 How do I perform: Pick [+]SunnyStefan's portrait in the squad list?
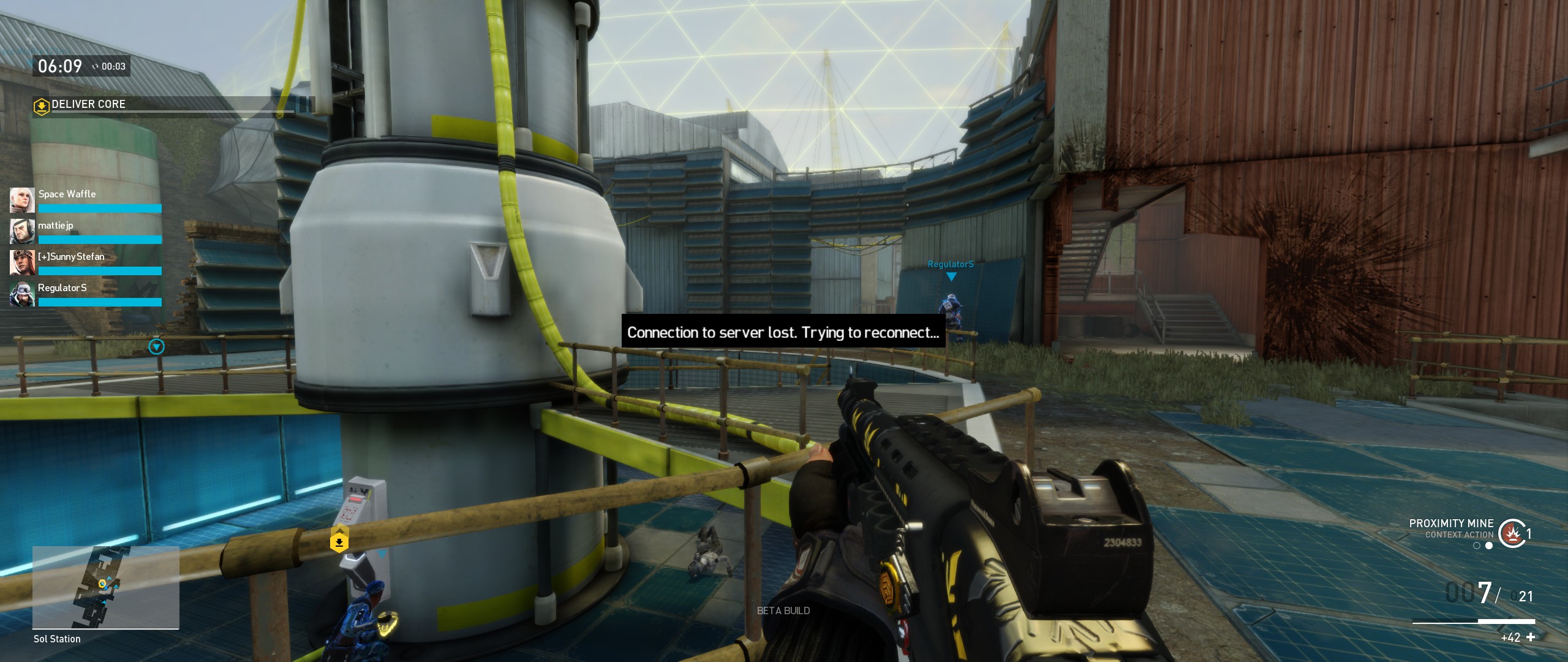click(22, 263)
